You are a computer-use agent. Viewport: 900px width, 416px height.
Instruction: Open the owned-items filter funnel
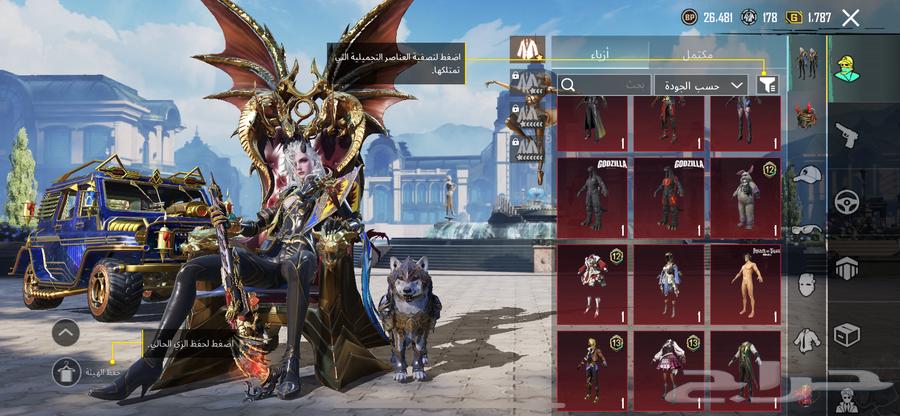767,85
